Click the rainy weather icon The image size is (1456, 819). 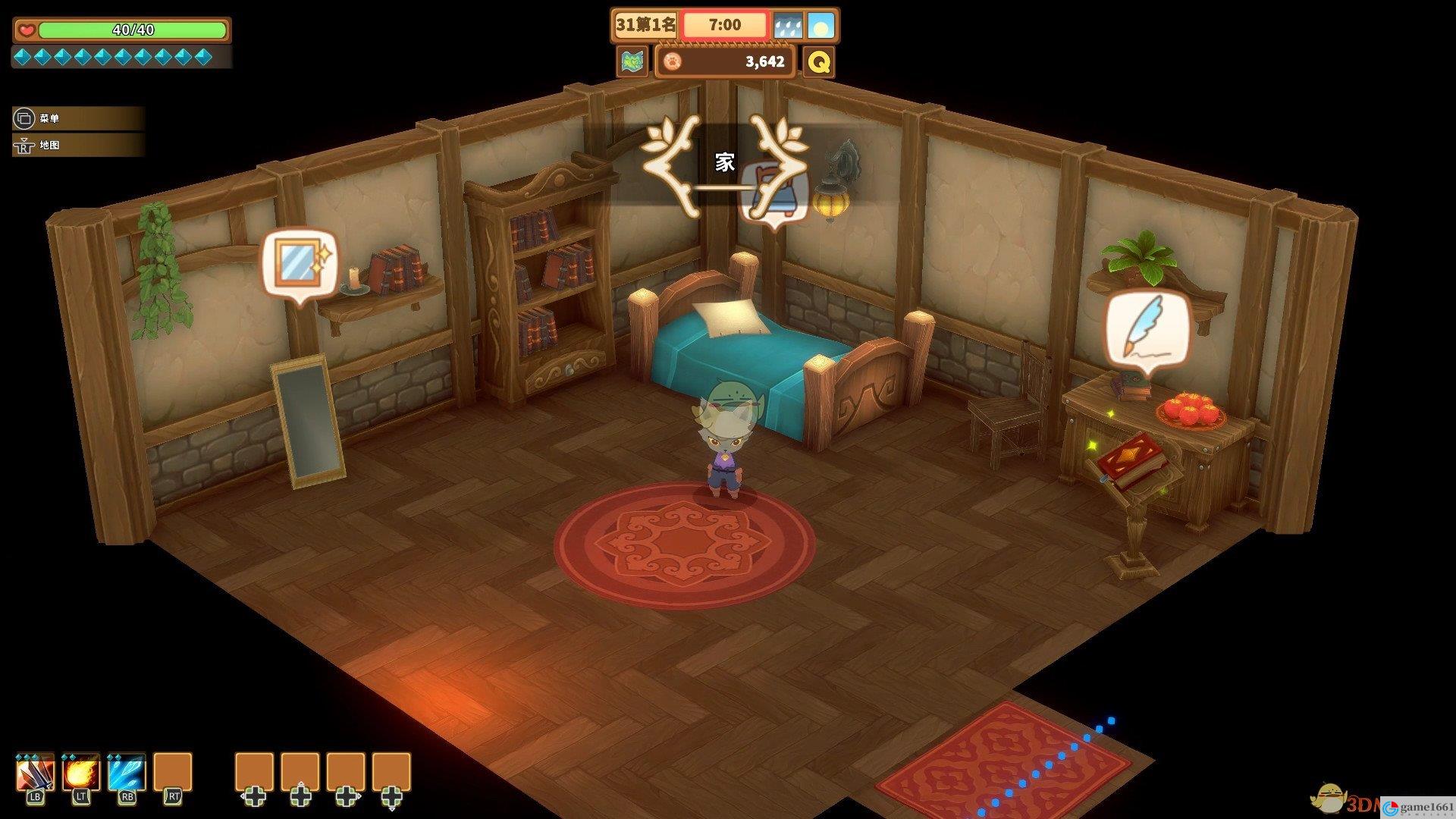coord(787,27)
